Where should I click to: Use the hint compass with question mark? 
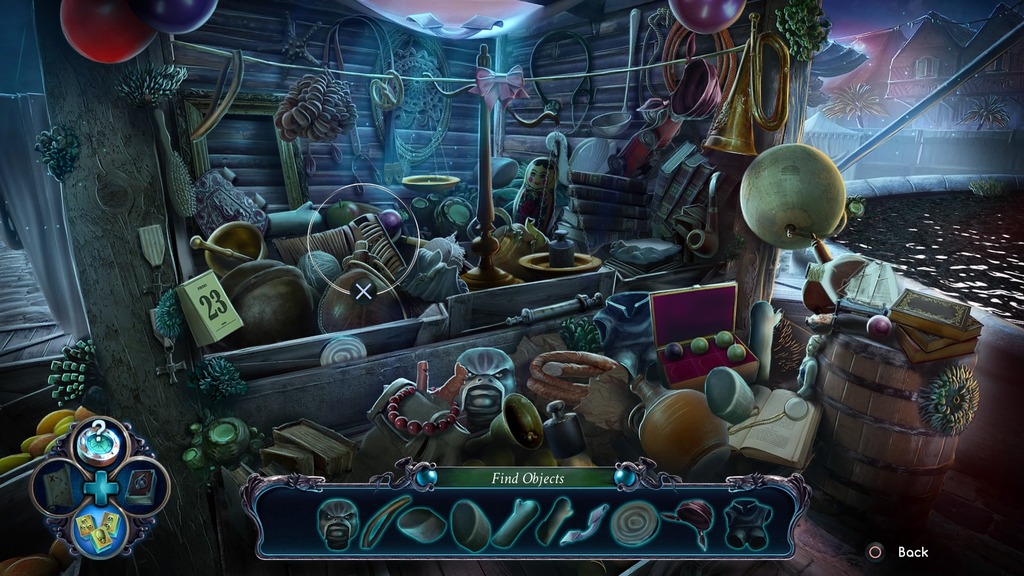pos(99,441)
